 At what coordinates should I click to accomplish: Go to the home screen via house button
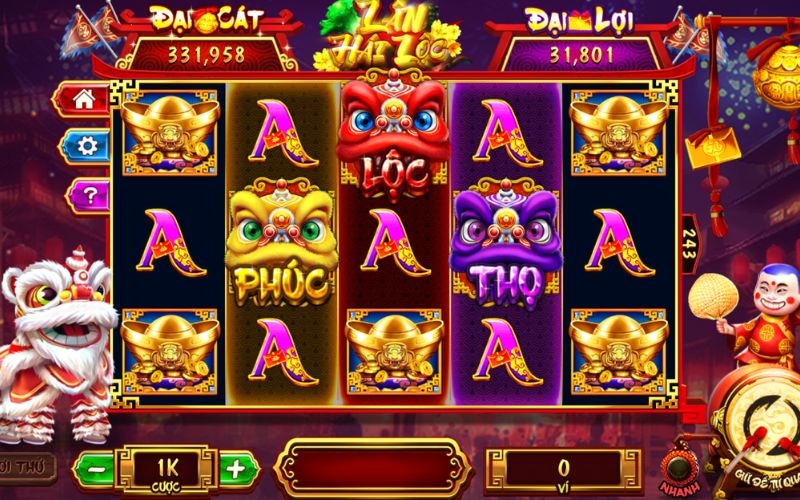tap(85, 100)
